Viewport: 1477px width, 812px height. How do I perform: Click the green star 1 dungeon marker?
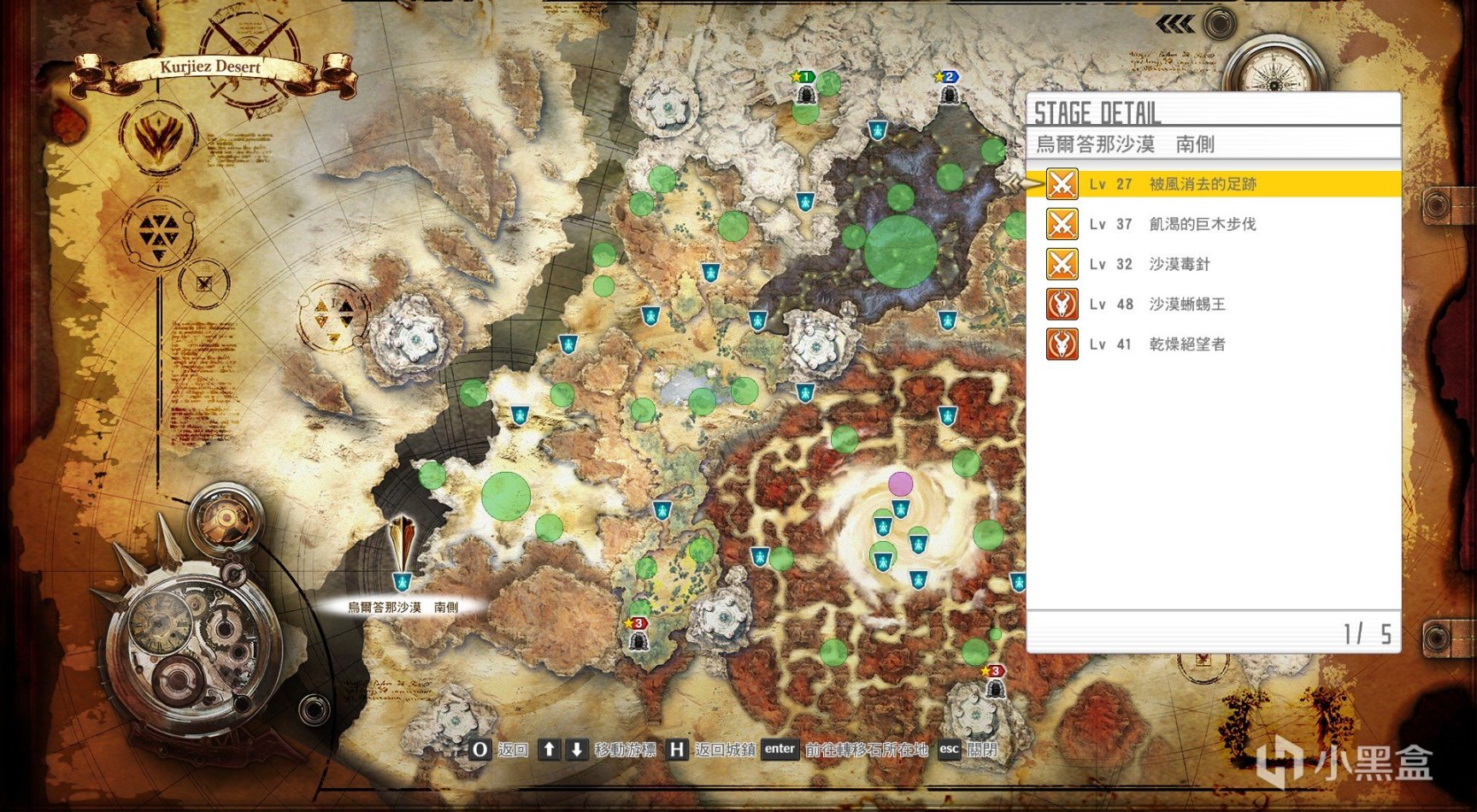tap(804, 87)
